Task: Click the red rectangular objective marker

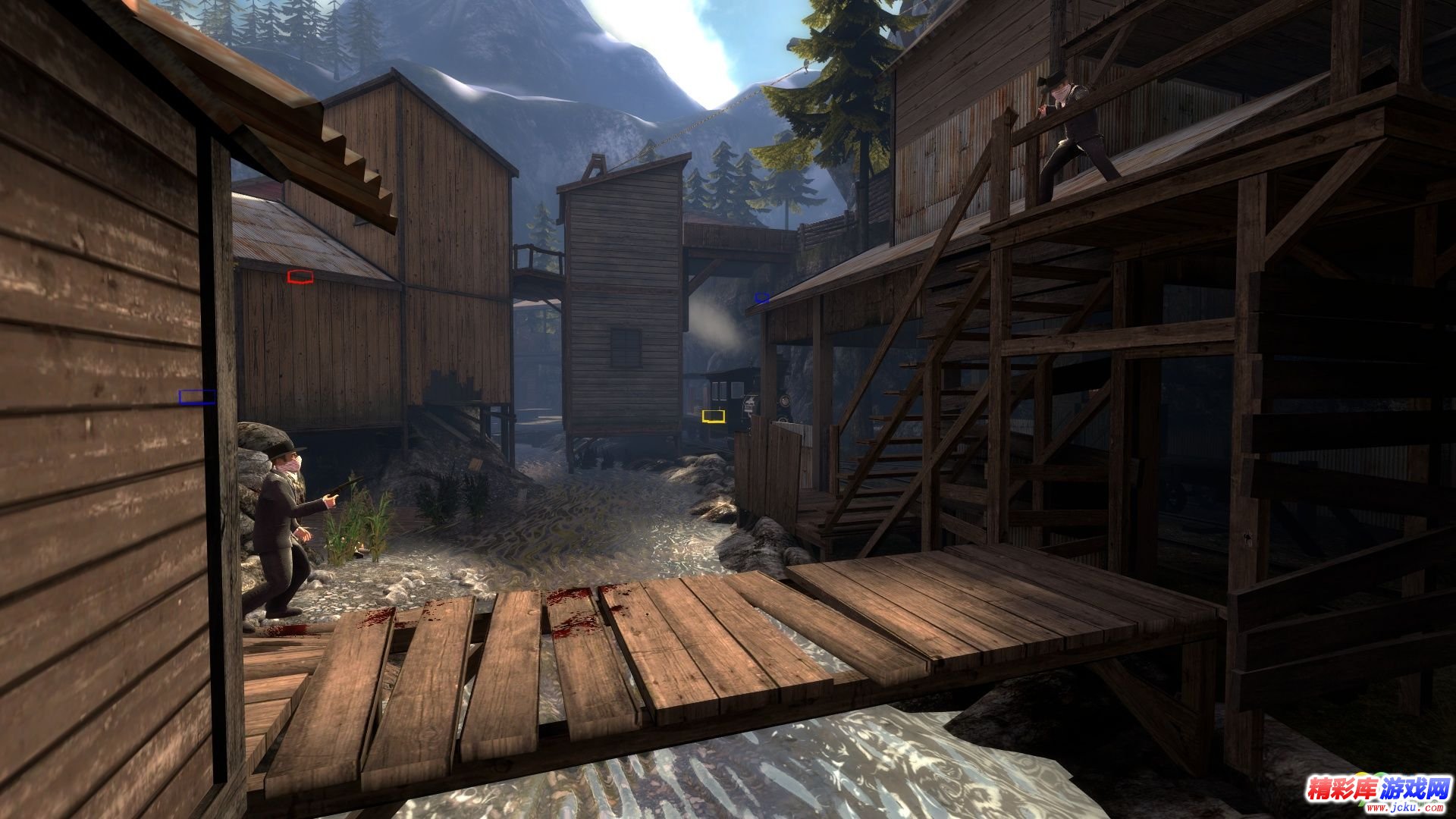Action: (300, 277)
